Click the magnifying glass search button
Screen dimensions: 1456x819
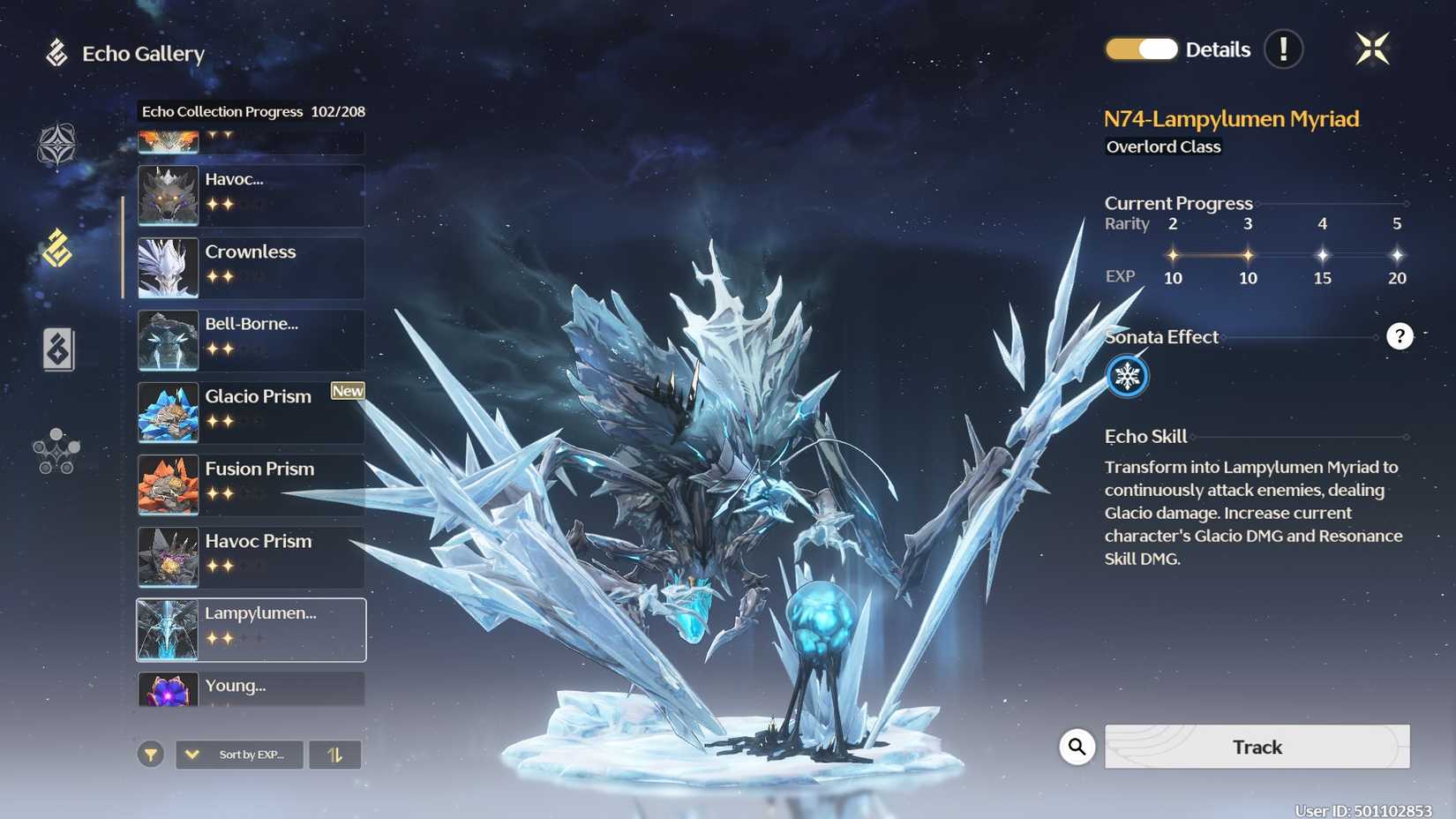pyautogui.click(x=1077, y=747)
